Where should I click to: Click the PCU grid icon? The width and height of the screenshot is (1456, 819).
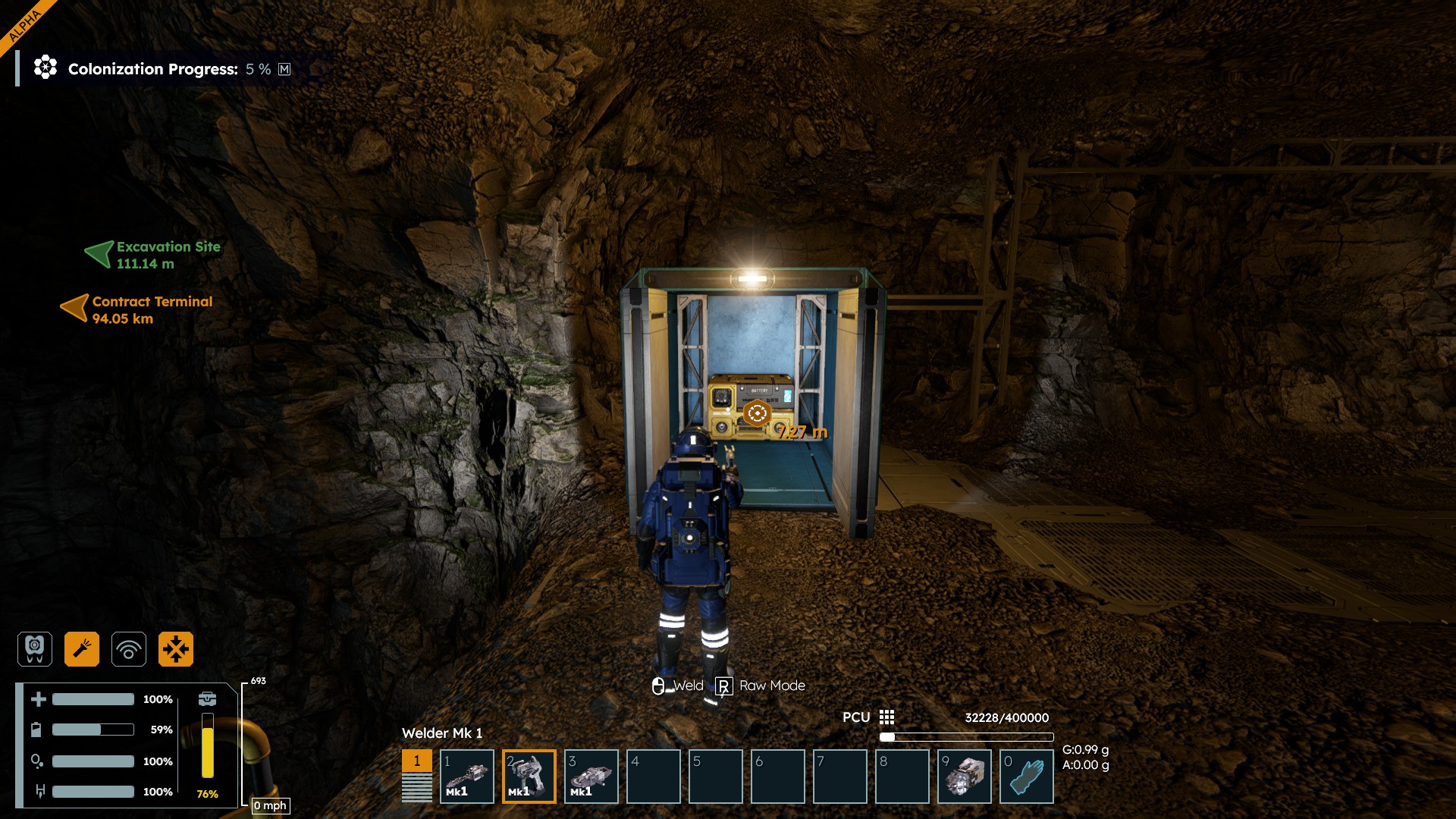886,717
